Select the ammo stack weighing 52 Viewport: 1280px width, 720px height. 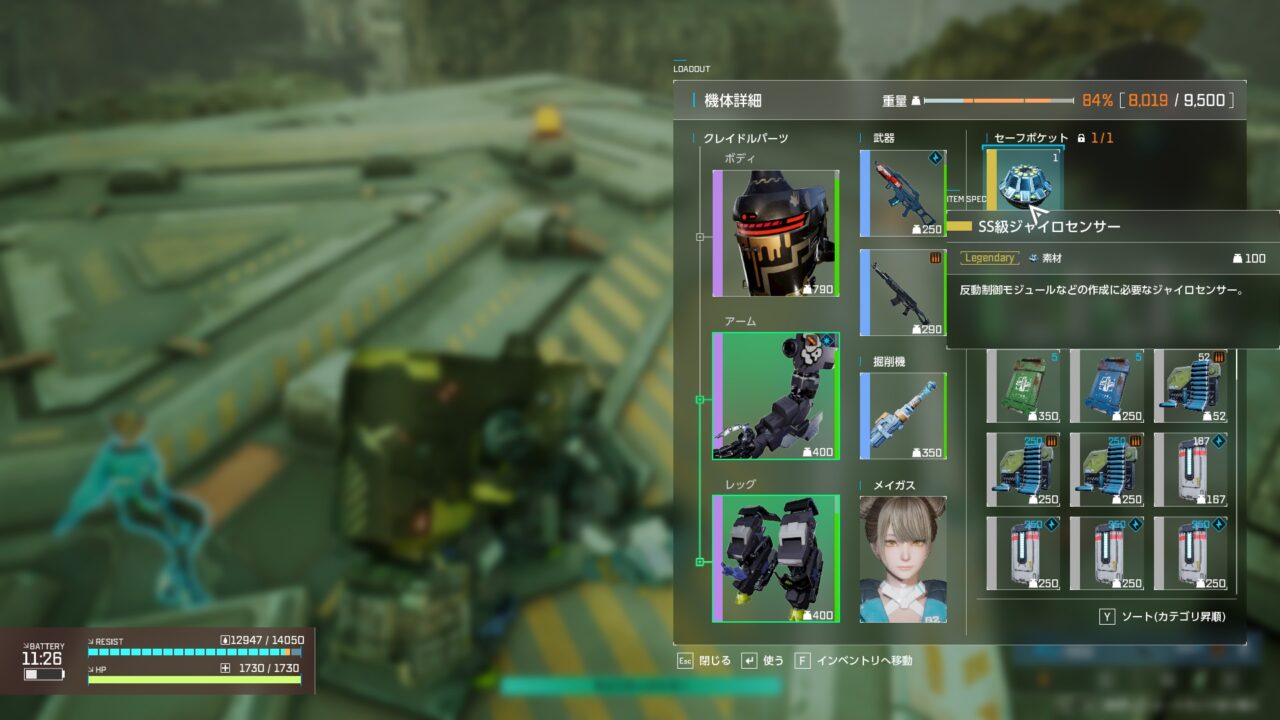1190,387
